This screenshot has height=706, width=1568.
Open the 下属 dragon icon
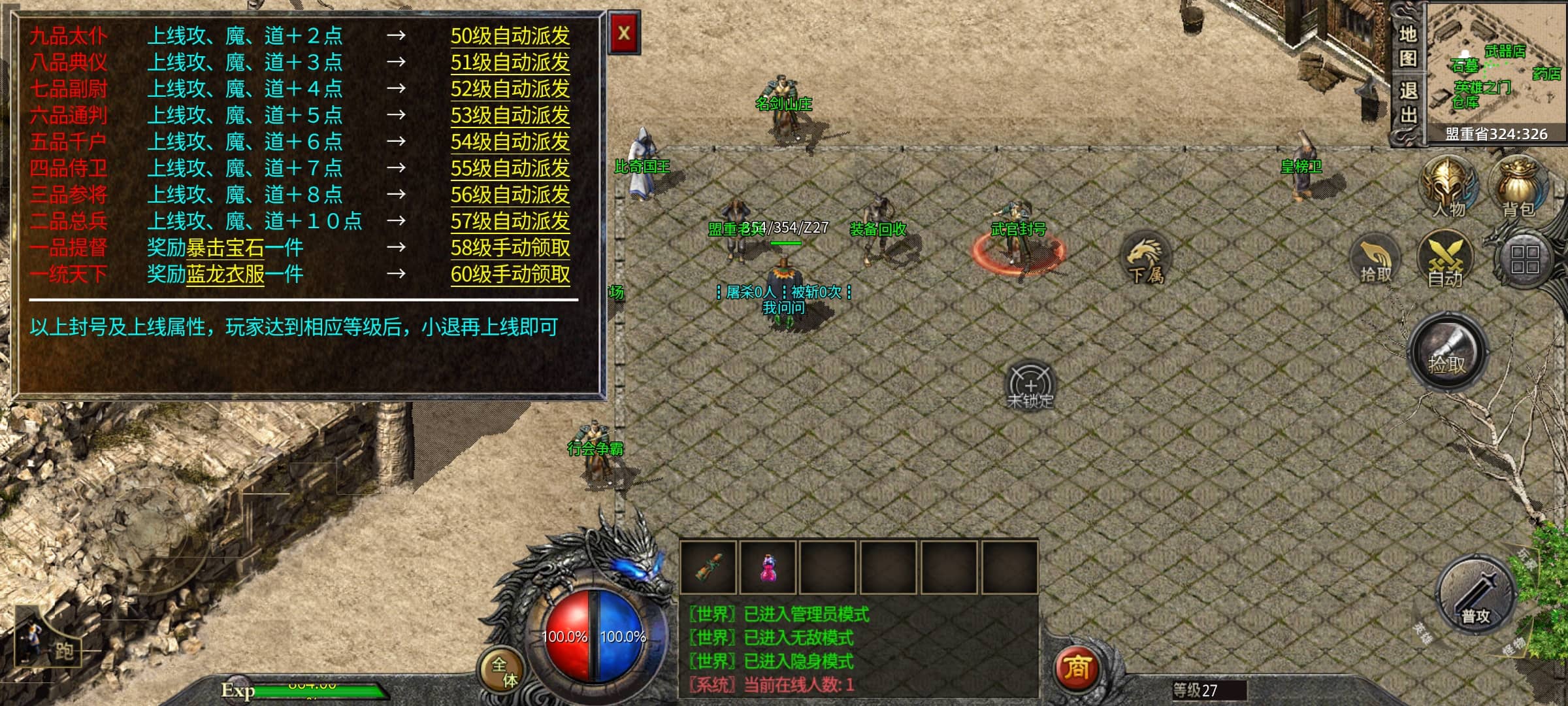click(x=1146, y=258)
